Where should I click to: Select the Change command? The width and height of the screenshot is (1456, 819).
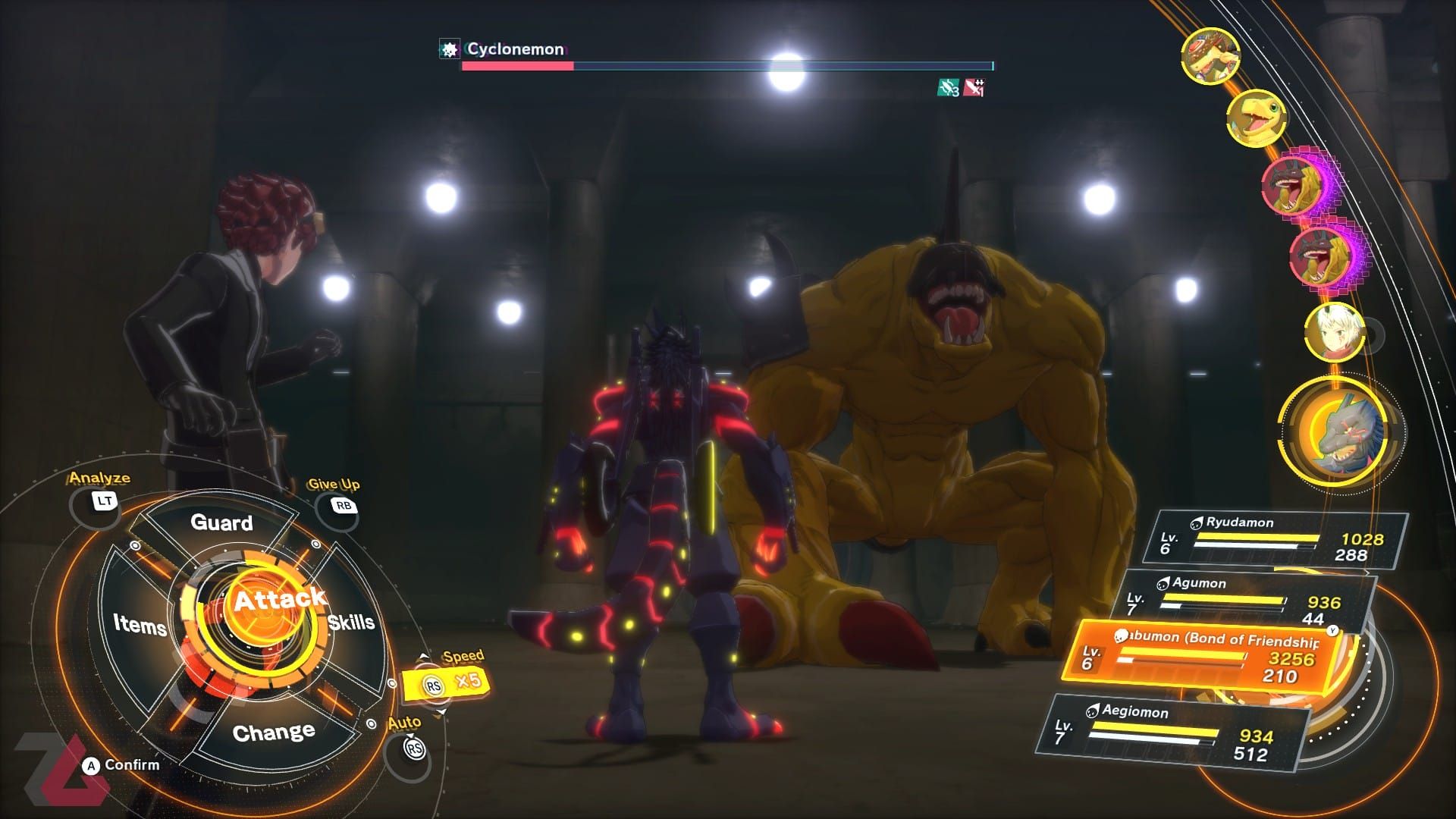tap(274, 733)
